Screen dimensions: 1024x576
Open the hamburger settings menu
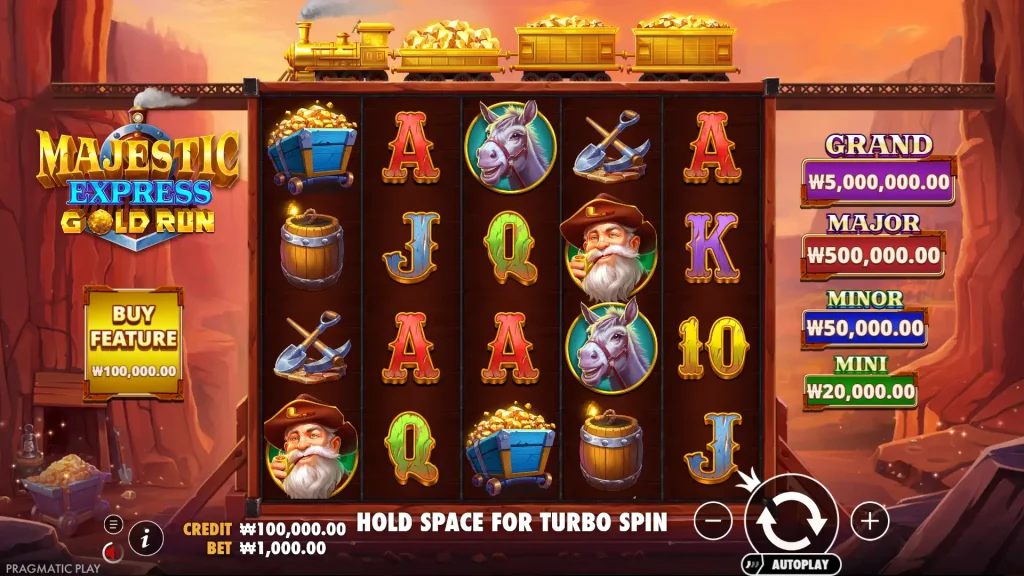click(x=113, y=524)
